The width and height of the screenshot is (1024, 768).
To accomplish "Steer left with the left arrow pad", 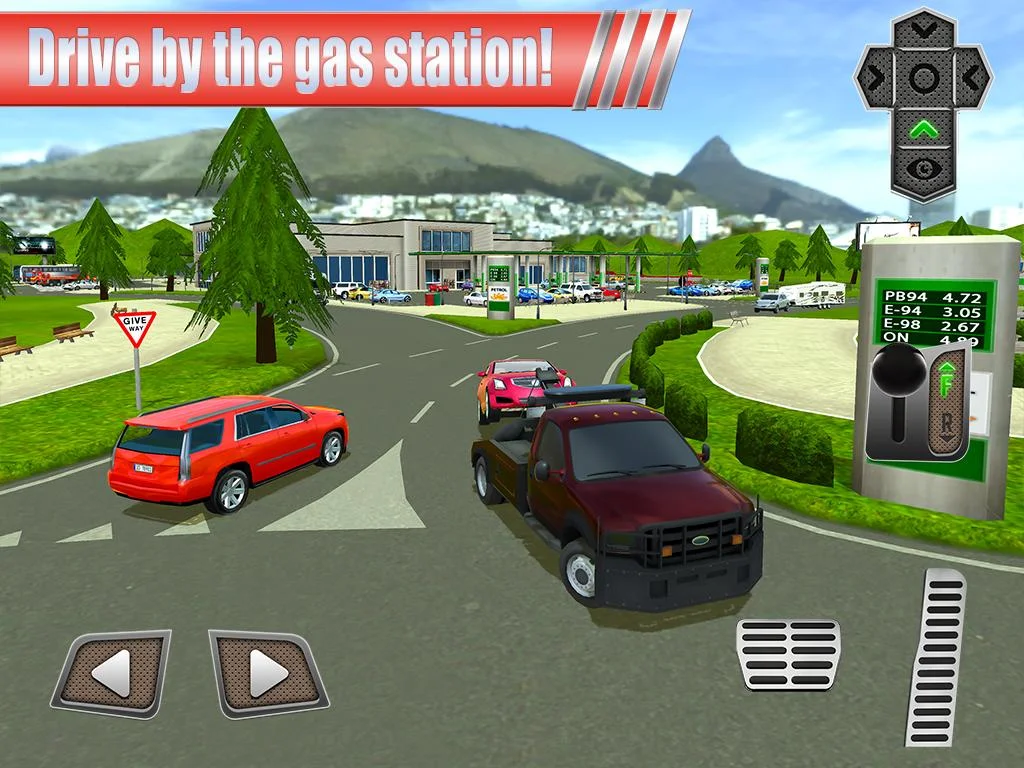I will point(112,672).
